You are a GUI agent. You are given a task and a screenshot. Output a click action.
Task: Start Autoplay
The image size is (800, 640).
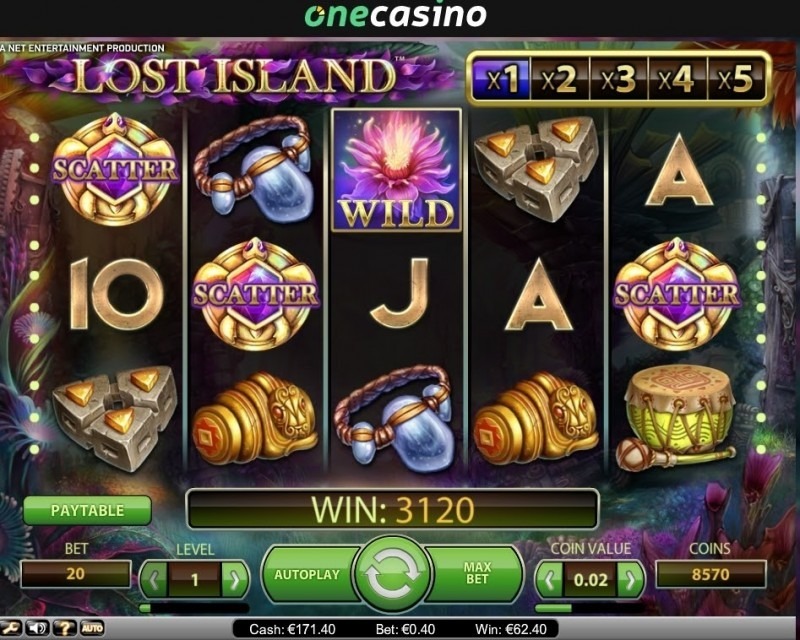pos(307,575)
